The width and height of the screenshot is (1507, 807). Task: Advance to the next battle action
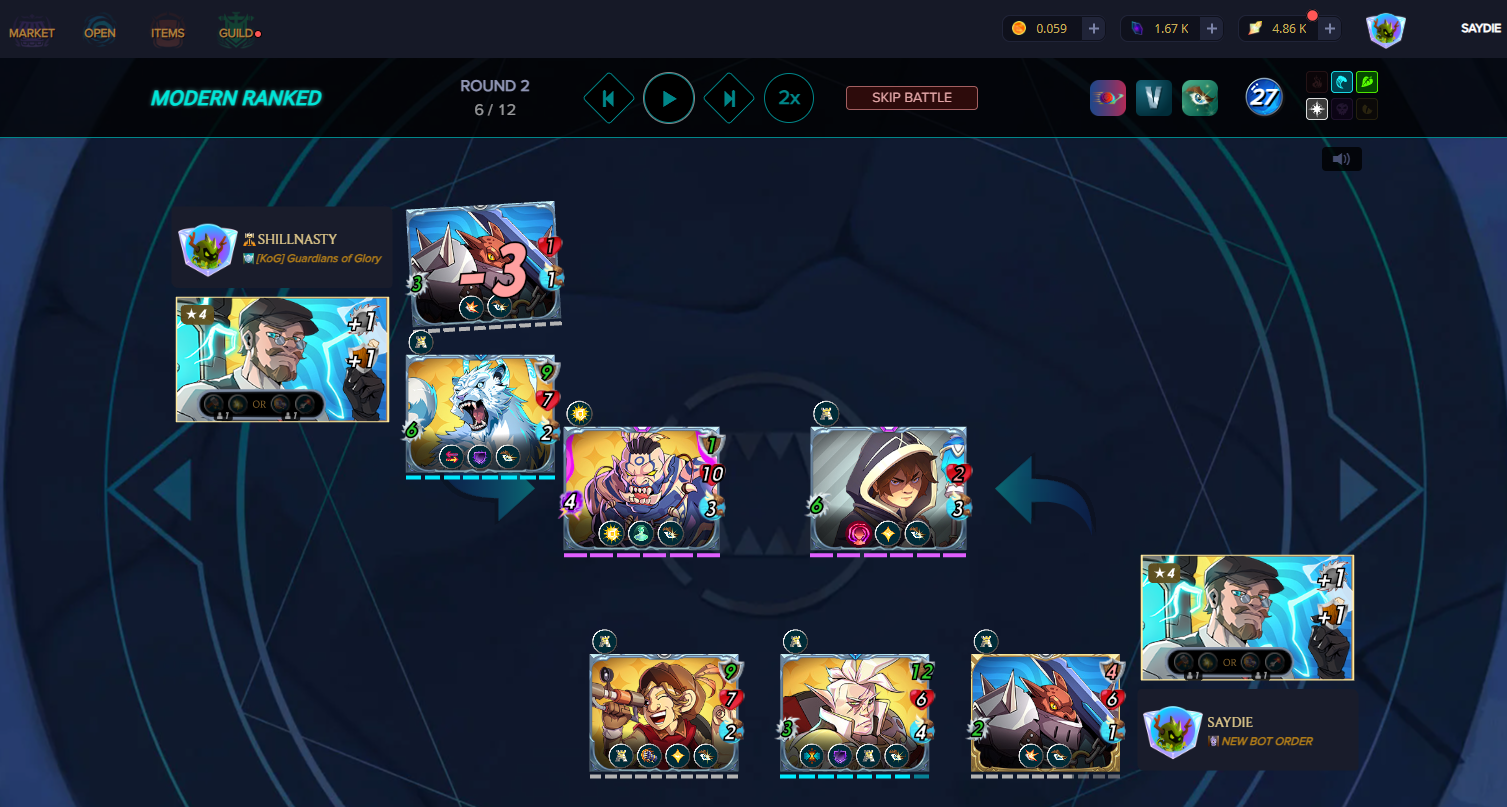coord(729,98)
